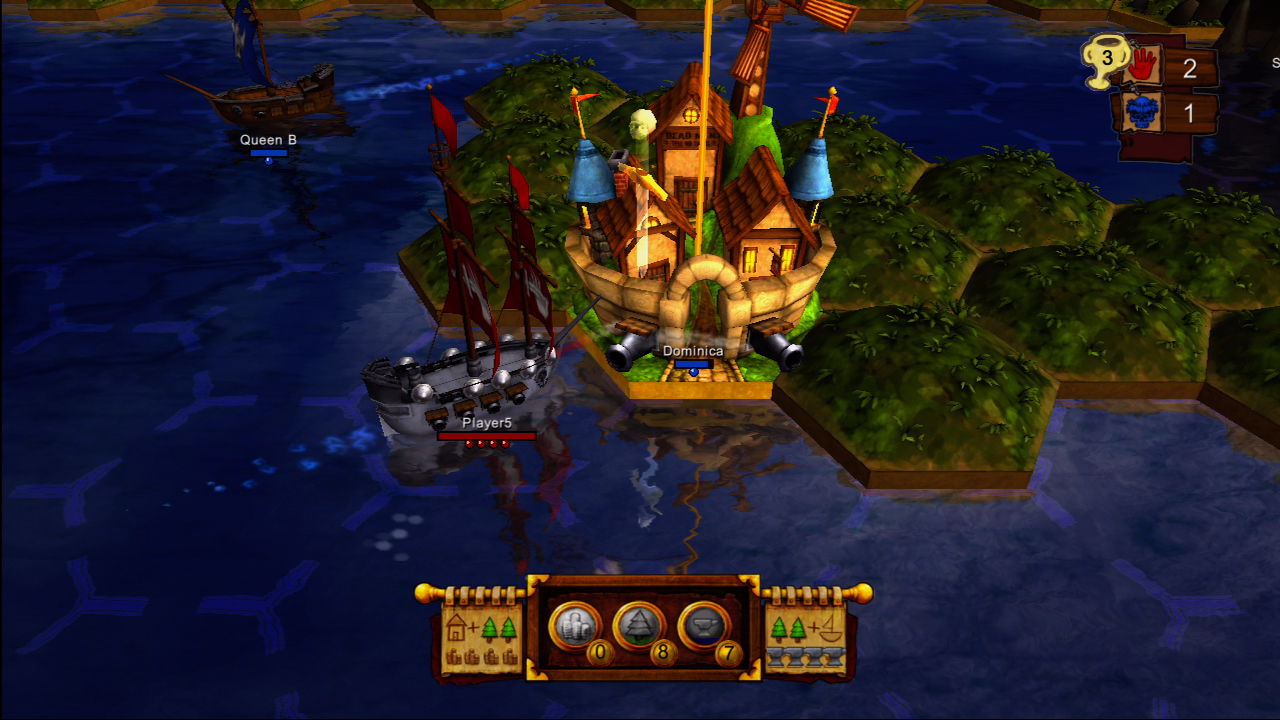Screen dimensions: 1280x720
Task: Click the gold trophy goal icon
Action: (1105, 60)
